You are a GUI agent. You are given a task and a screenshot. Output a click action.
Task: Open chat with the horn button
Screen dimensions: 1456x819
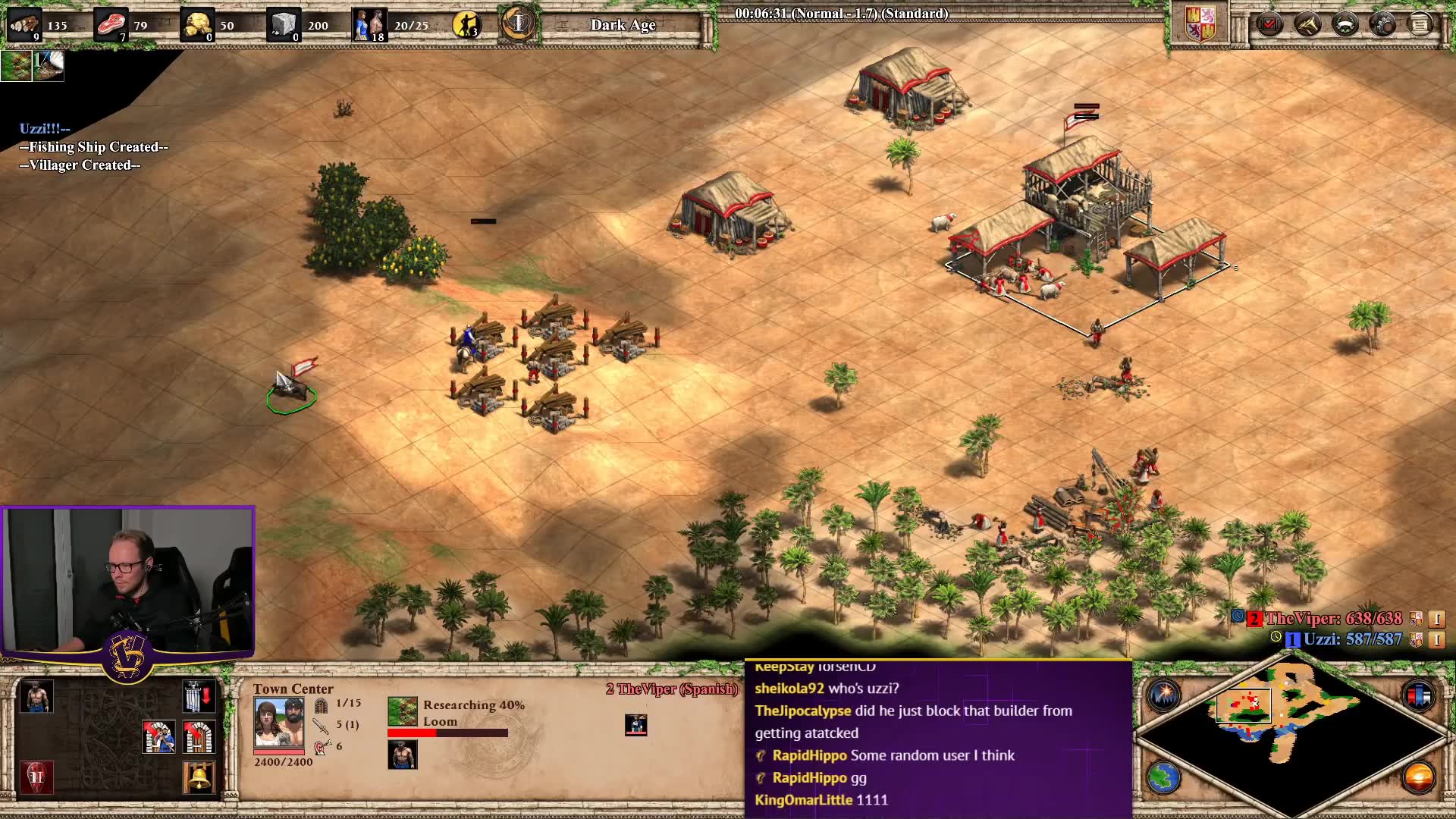pyautogui.click(x=1307, y=25)
